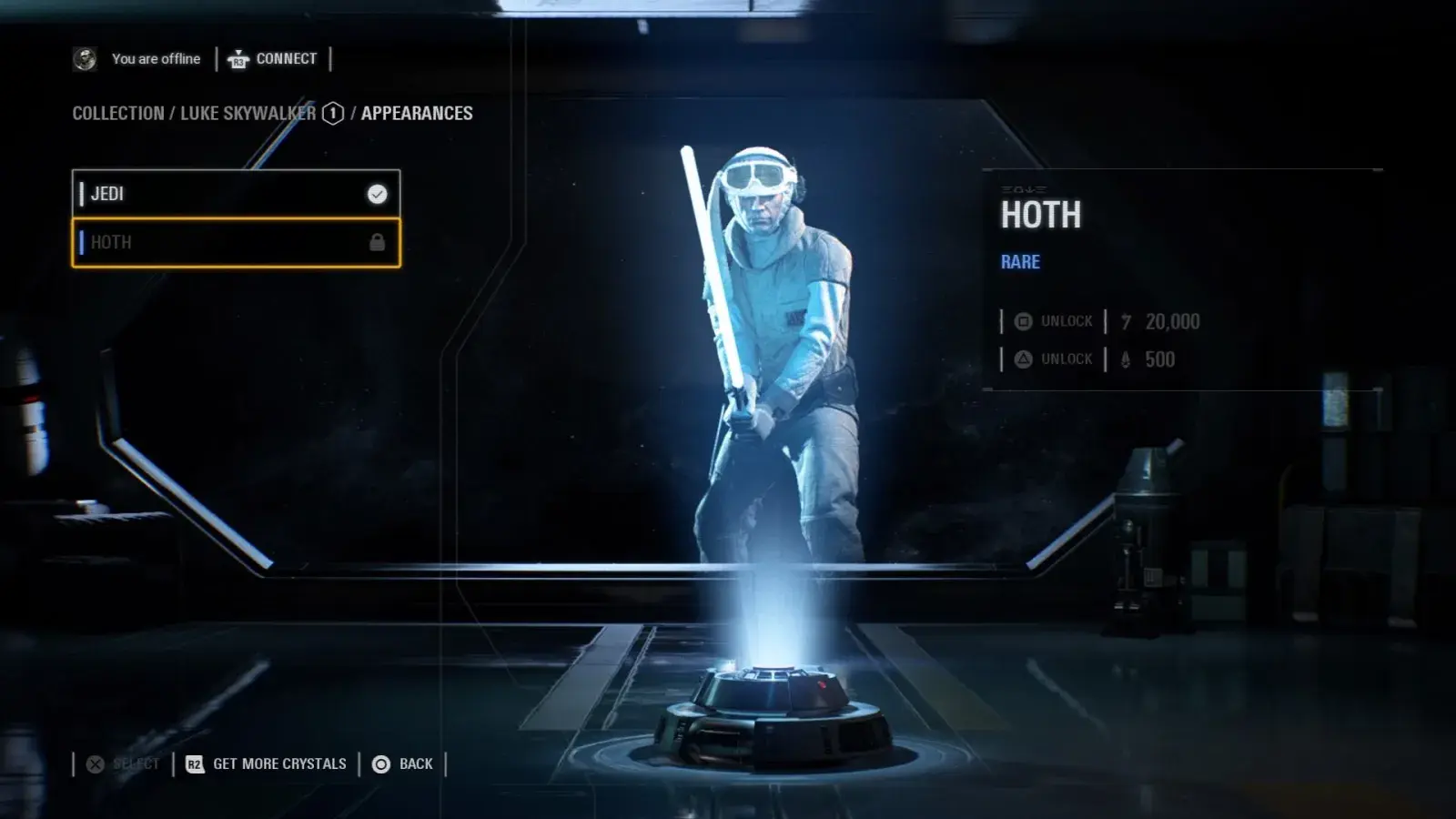Select the Jedi appearance entry

point(236,194)
